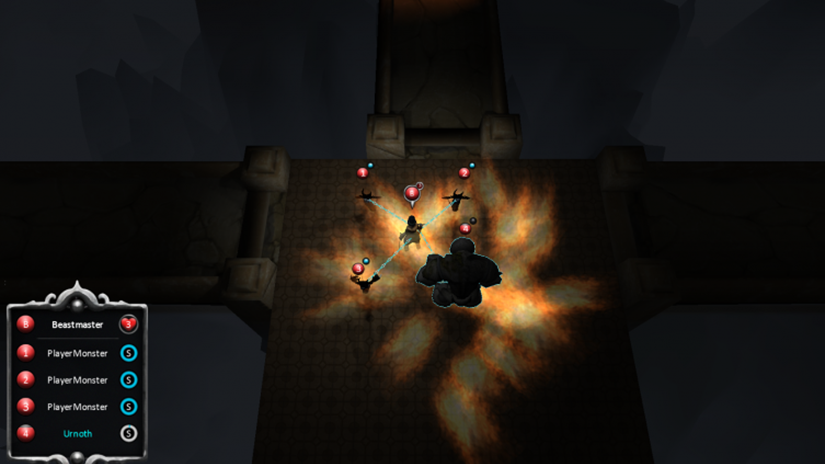Click the heart icon beside Beastmaster
This screenshot has height=464, width=825.
(128, 324)
